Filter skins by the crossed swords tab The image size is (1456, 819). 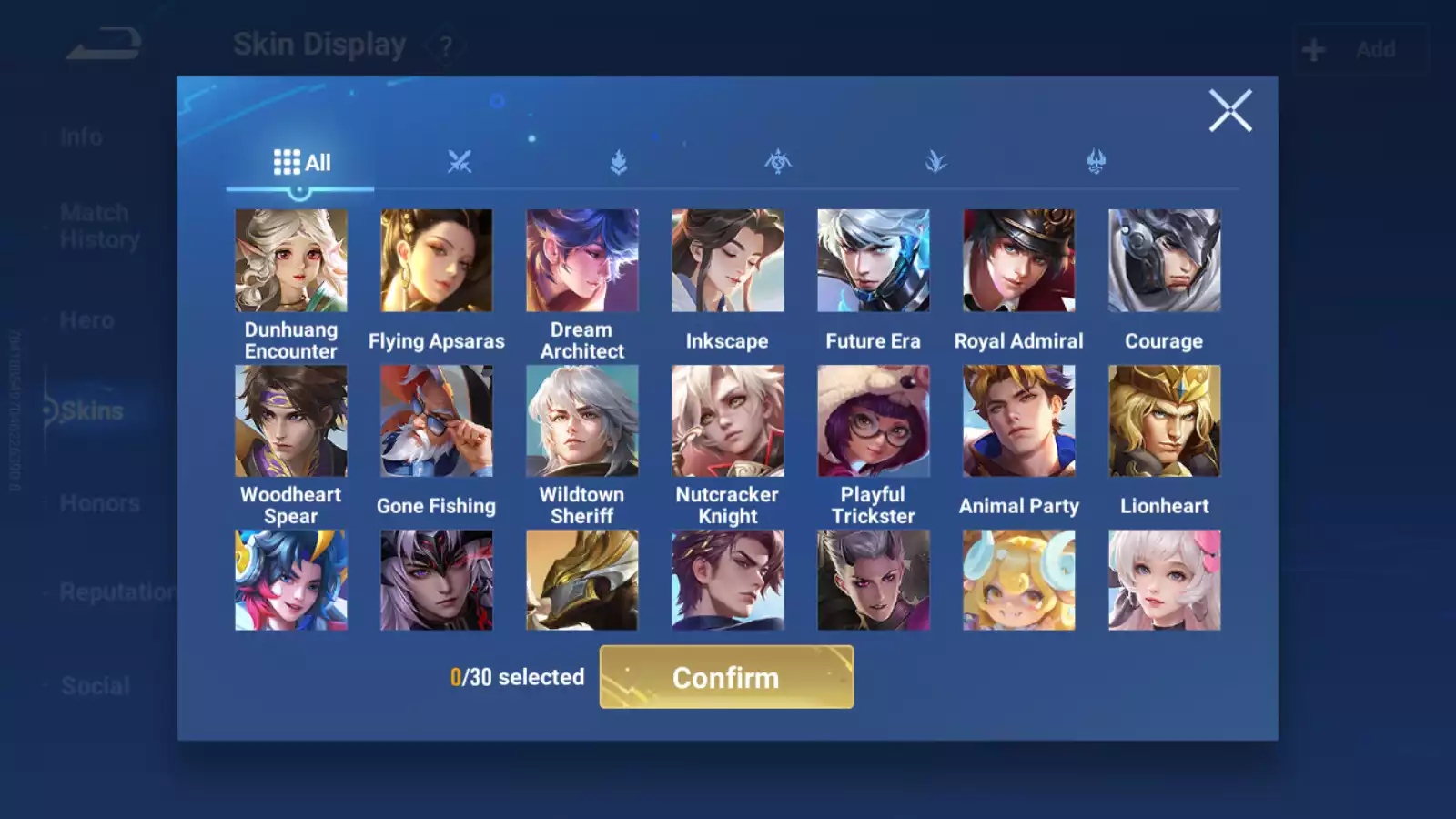pyautogui.click(x=460, y=163)
